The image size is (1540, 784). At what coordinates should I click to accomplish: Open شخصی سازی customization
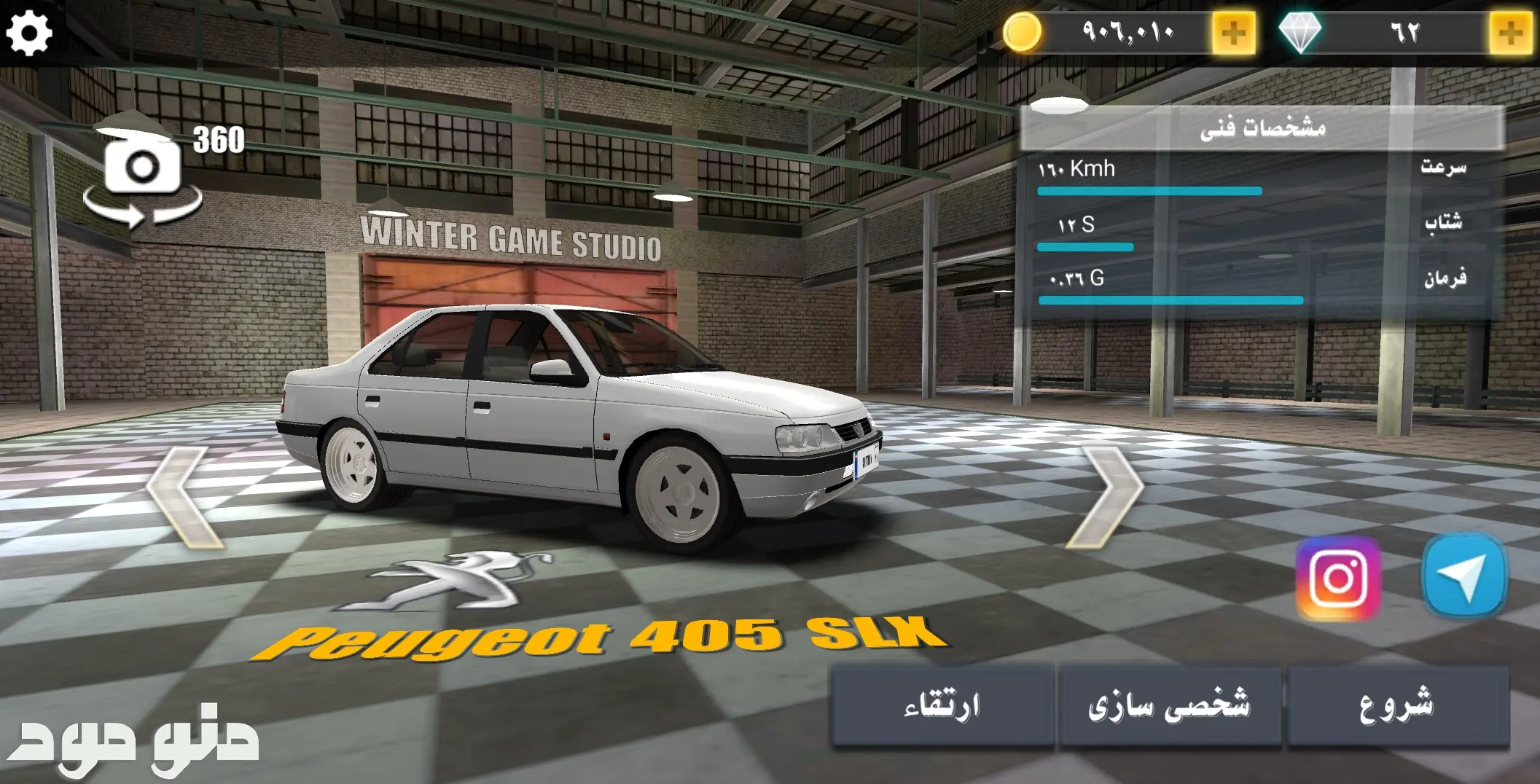coord(1169,705)
